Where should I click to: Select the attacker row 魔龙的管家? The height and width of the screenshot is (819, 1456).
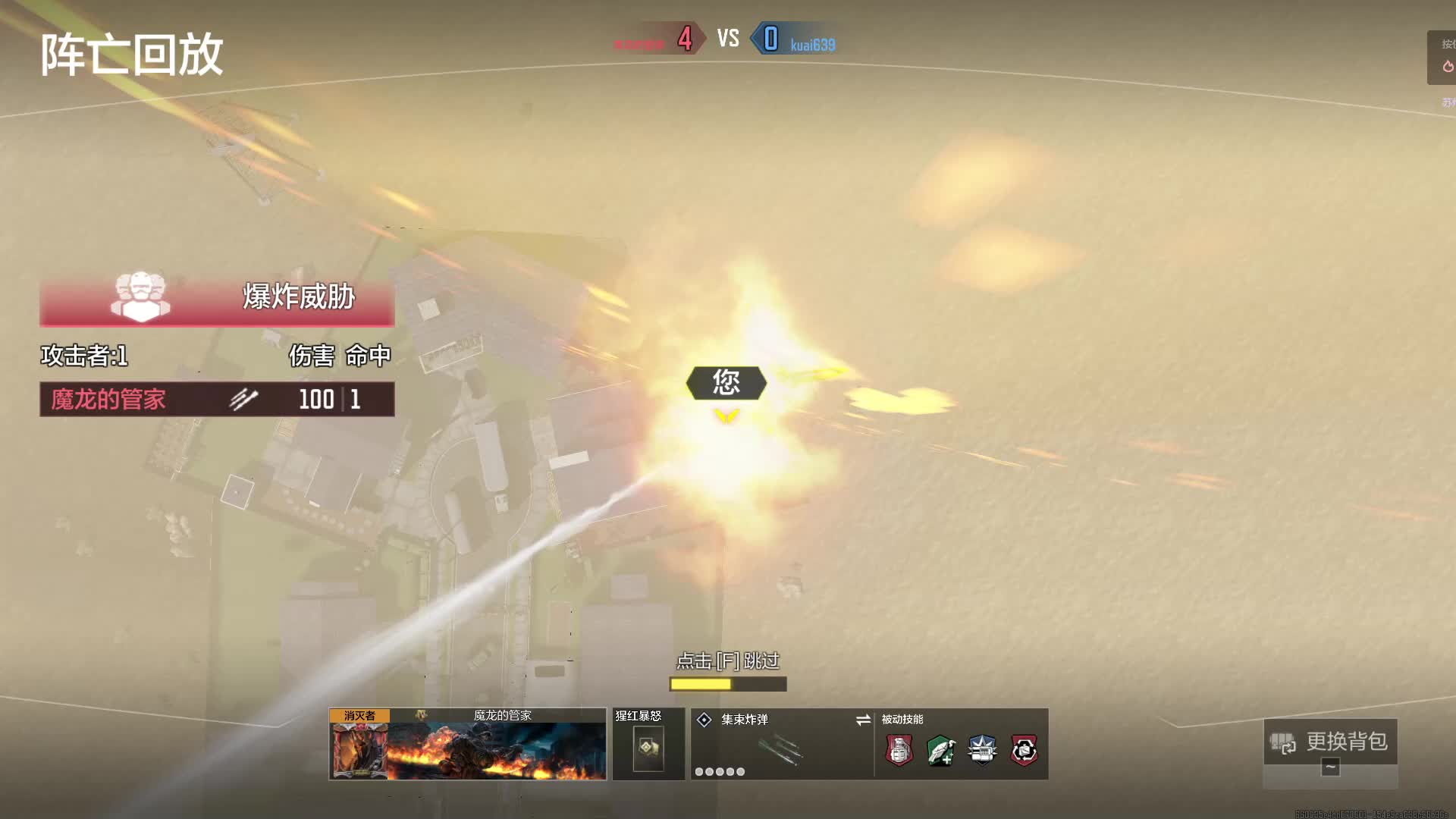click(x=217, y=399)
